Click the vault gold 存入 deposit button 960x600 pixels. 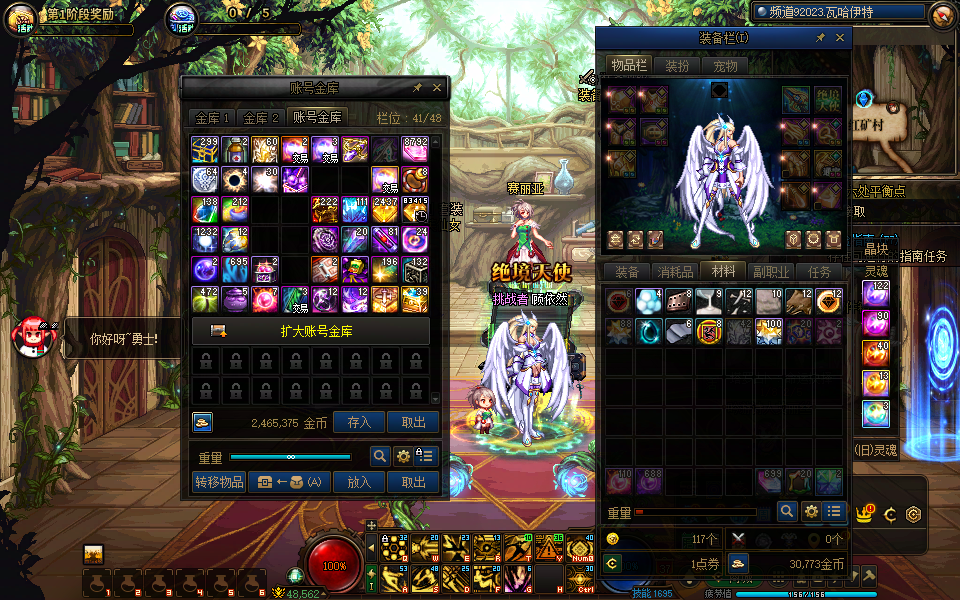[x=359, y=423]
